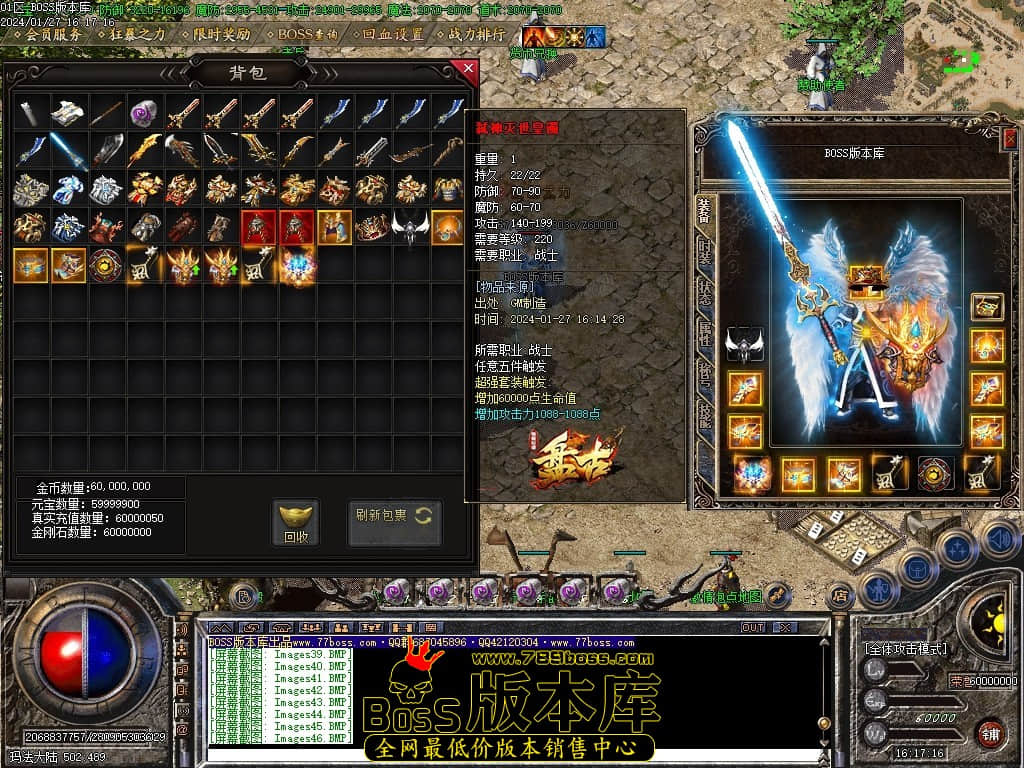The width and height of the screenshot is (1024, 768).
Task: Click the winged emblem equipment slot
Action: pyautogui.click(x=744, y=343)
